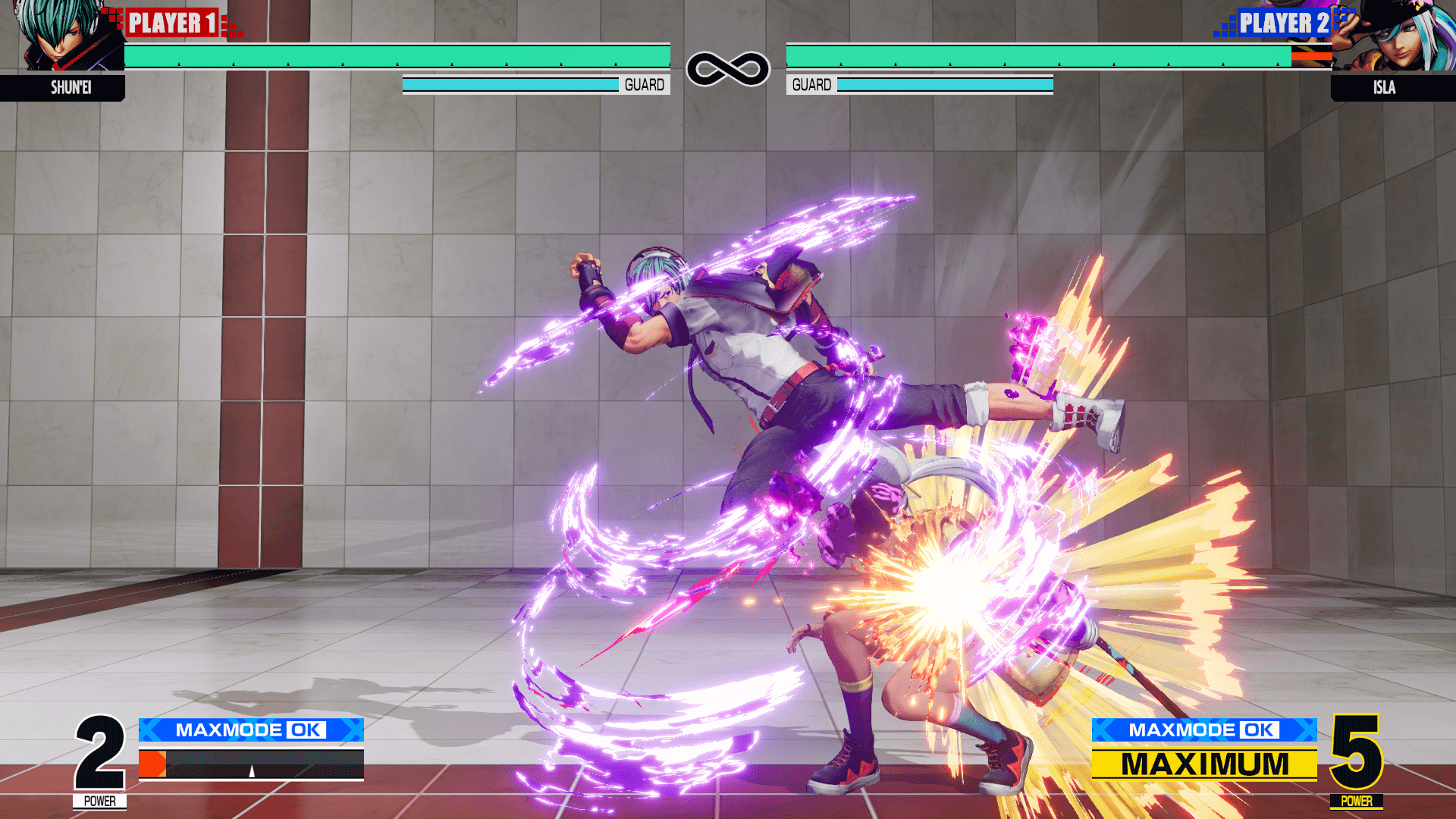This screenshot has width=1456, height=819.
Task: Select Isla's character portrait
Action: (1394, 36)
